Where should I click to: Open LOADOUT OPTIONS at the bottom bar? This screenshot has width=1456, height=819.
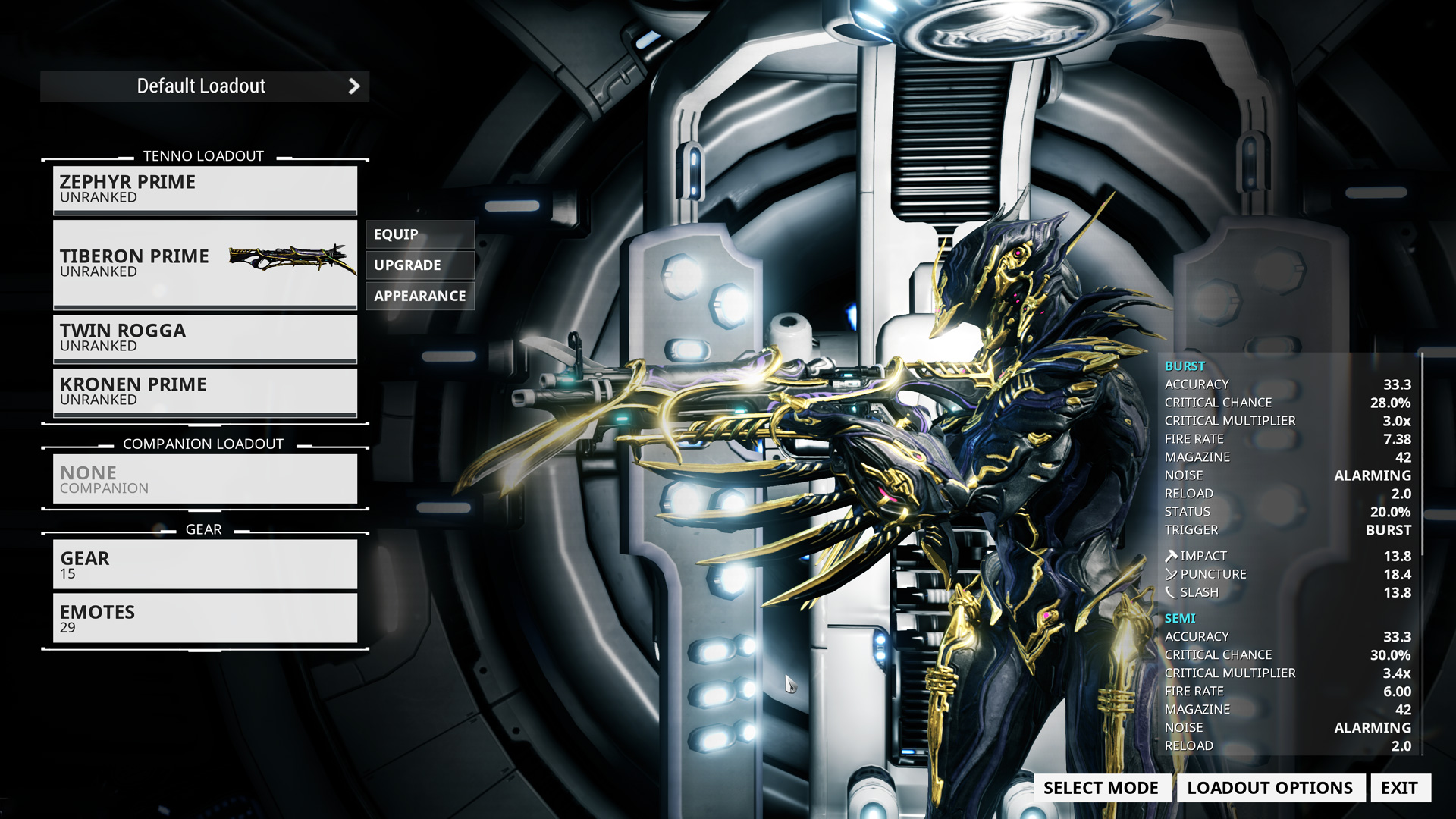coord(1271,788)
